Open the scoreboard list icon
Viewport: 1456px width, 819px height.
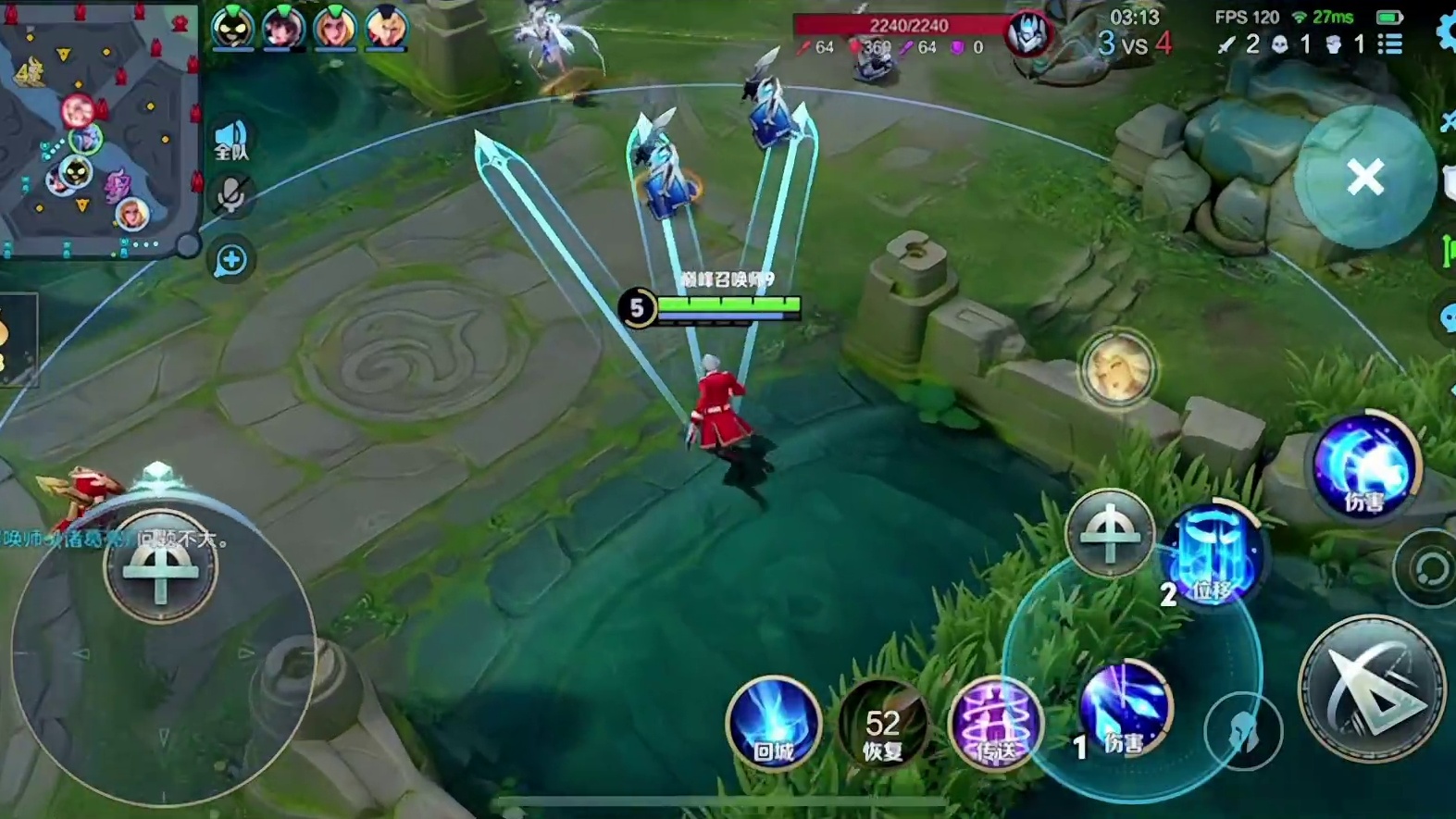(1389, 43)
